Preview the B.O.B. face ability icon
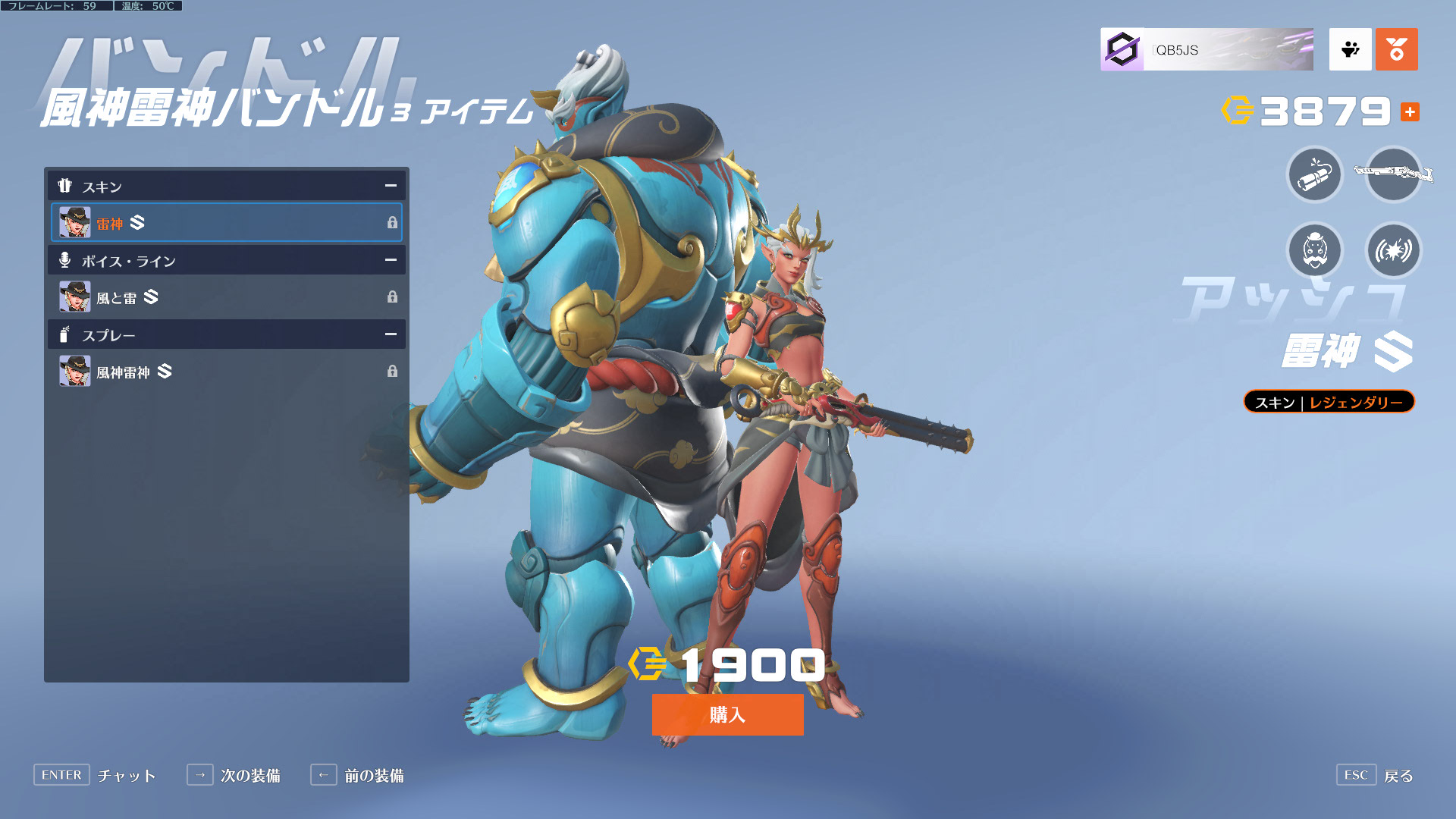1456x819 pixels. tap(1315, 250)
